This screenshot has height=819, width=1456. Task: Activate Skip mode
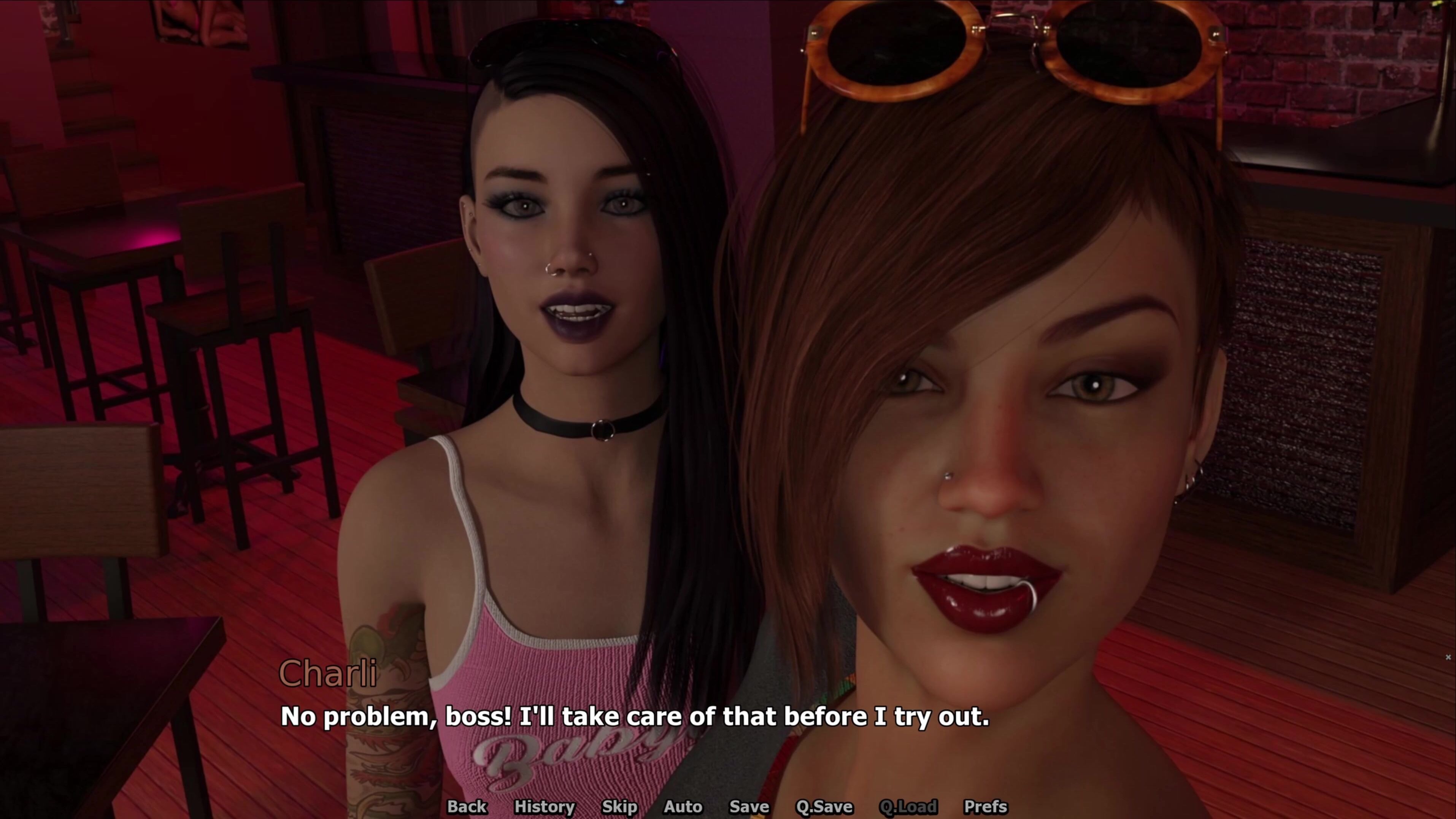pyautogui.click(x=619, y=806)
